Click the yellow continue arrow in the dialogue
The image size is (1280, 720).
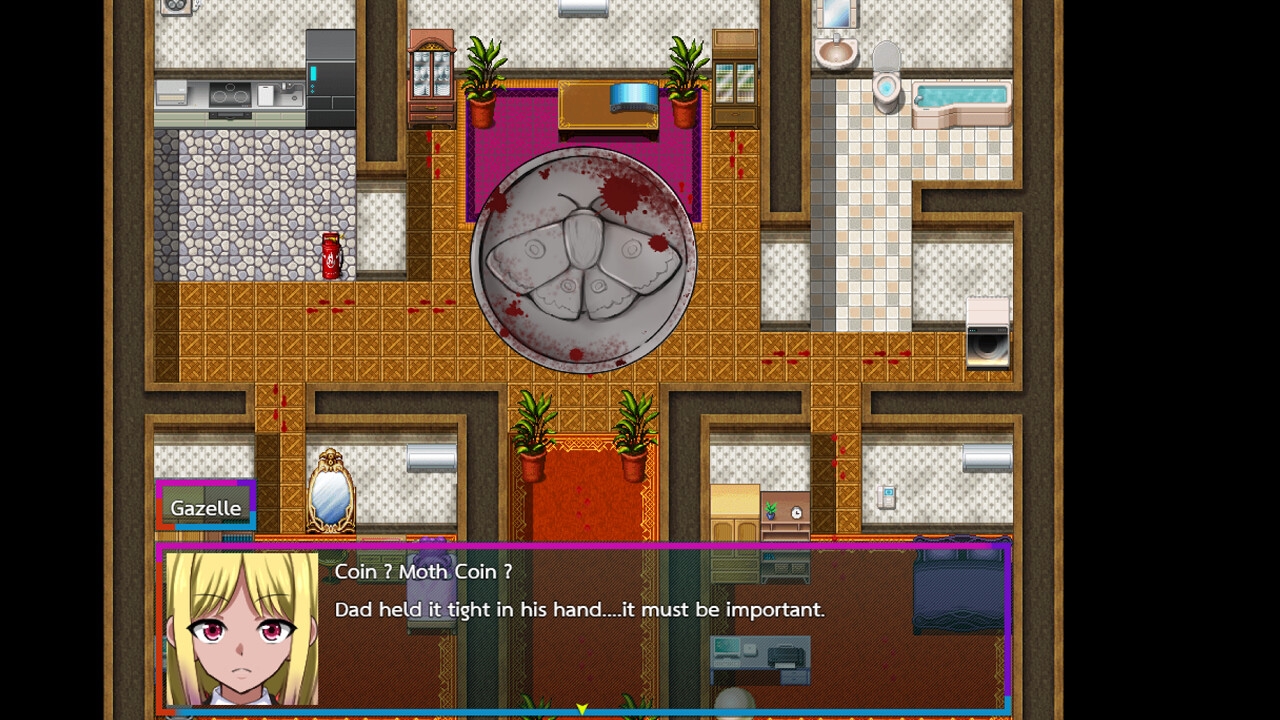(582, 709)
